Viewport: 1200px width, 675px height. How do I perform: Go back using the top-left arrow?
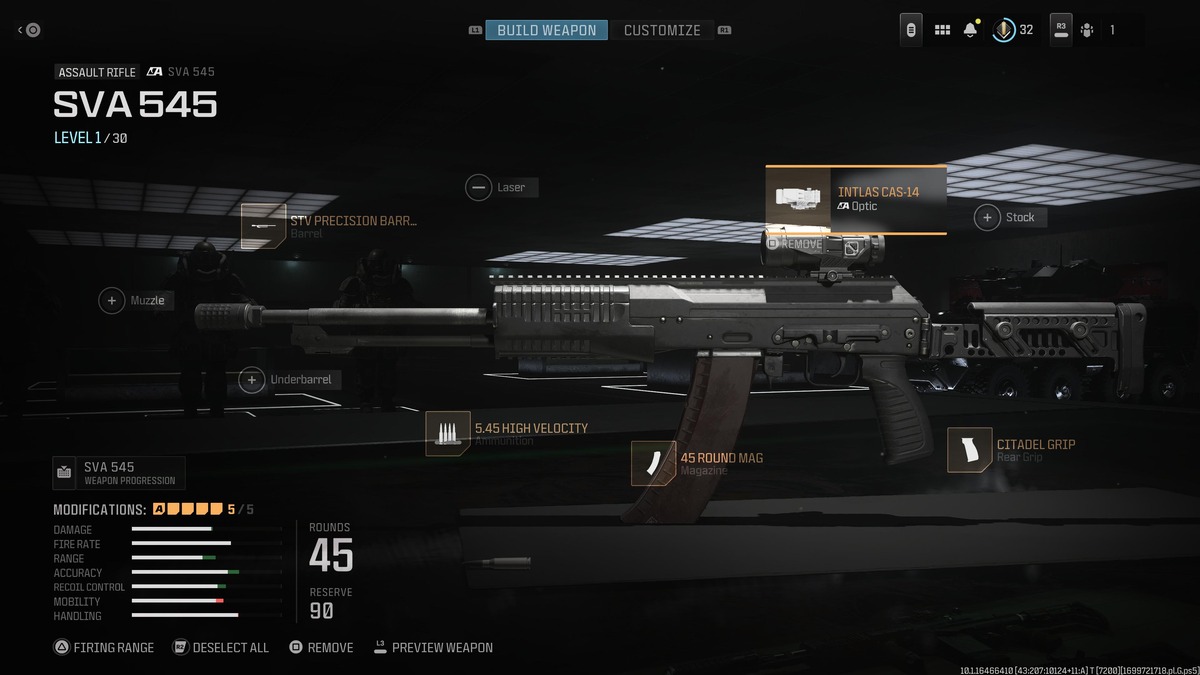[29, 30]
